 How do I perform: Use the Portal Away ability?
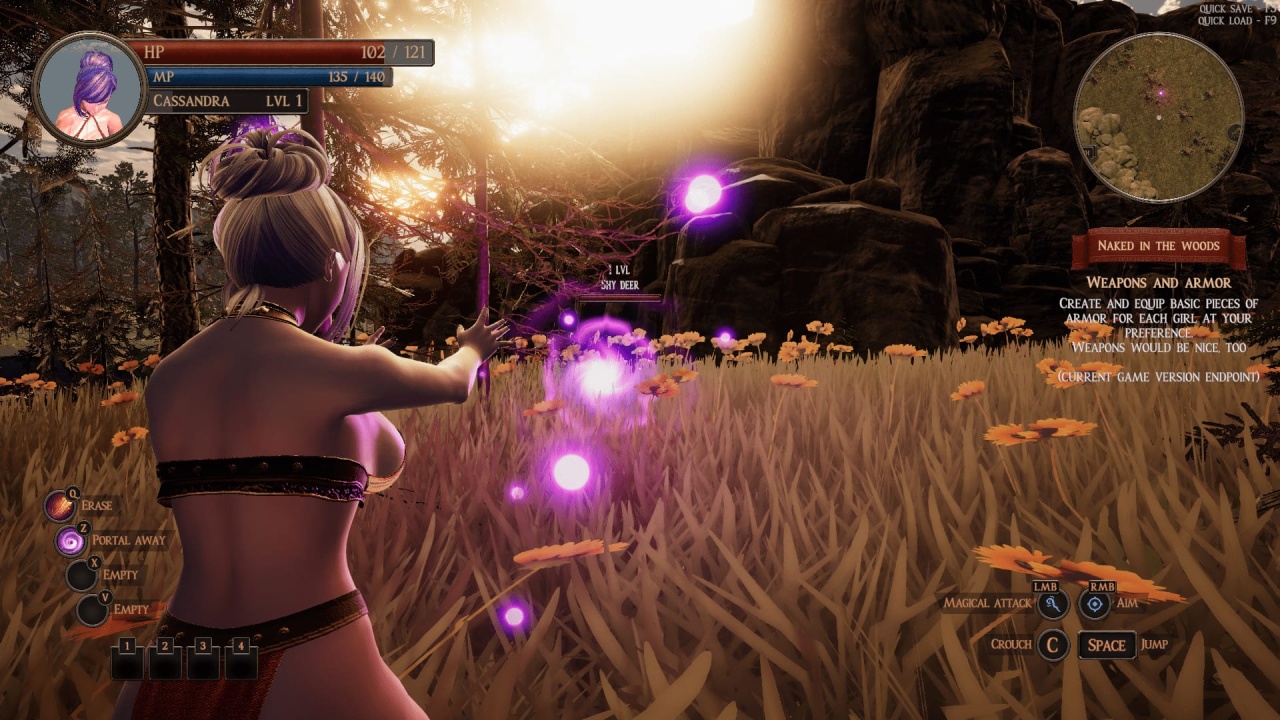pos(71,541)
